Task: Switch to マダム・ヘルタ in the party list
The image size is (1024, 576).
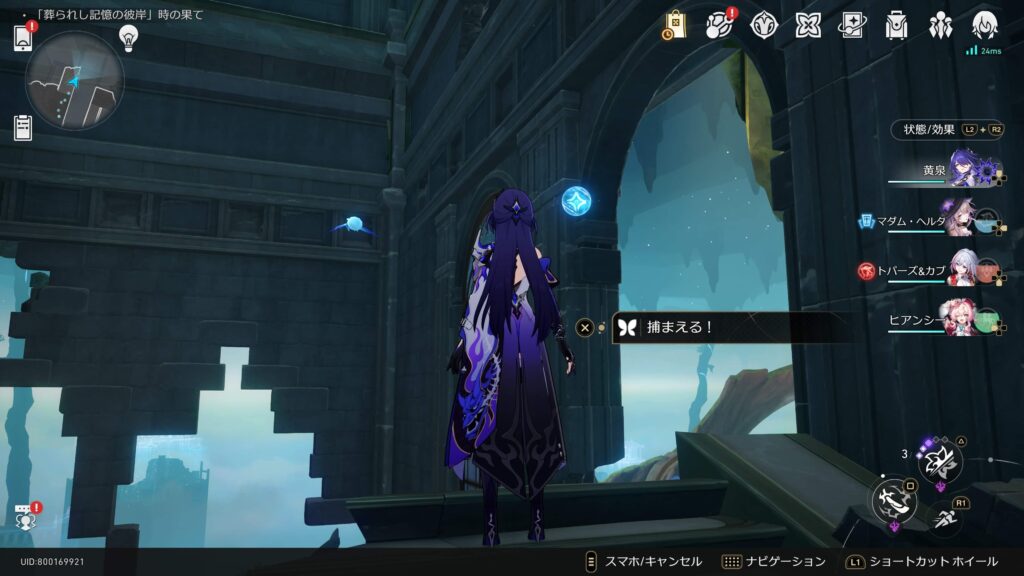Action: [x=962, y=220]
